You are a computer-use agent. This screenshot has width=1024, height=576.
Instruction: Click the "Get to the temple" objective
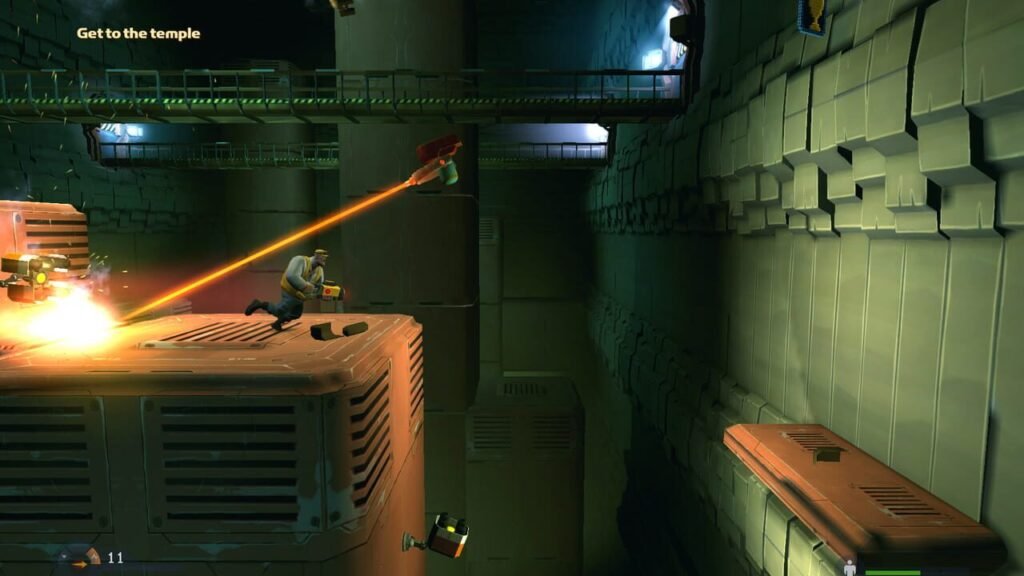pyautogui.click(x=138, y=33)
